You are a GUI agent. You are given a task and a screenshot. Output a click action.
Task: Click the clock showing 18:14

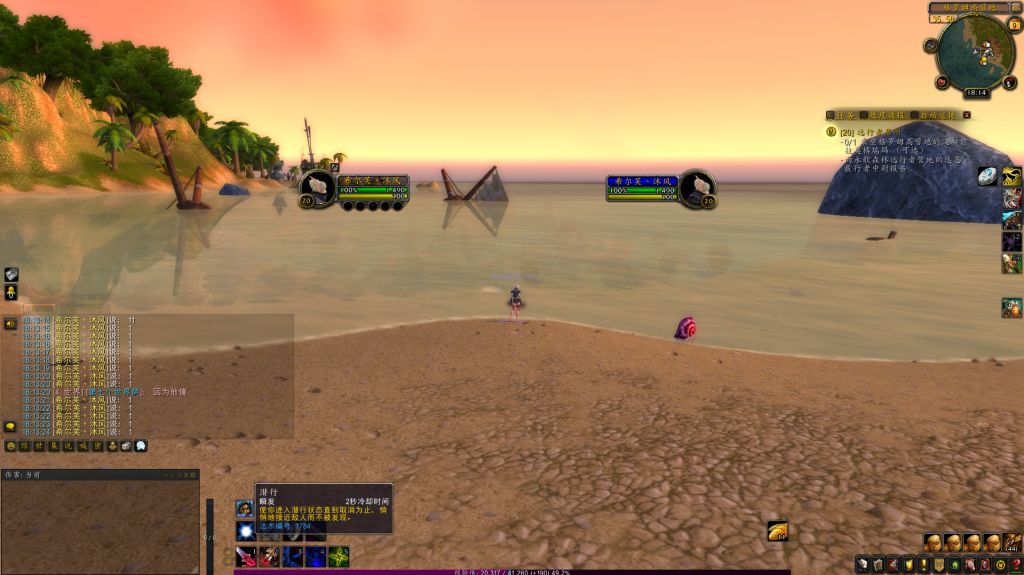976,92
